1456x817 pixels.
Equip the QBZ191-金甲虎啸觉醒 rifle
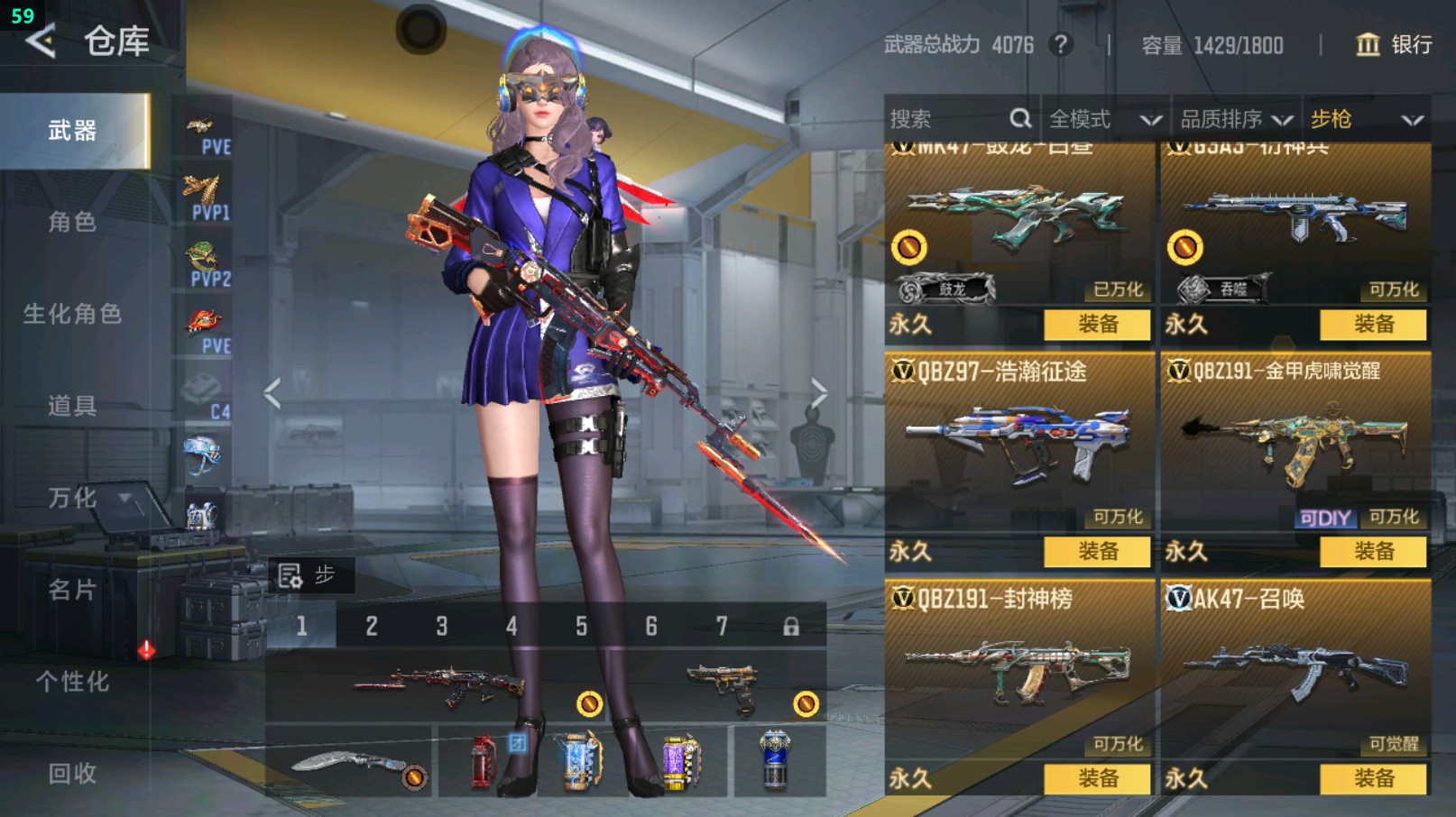tap(1373, 551)
